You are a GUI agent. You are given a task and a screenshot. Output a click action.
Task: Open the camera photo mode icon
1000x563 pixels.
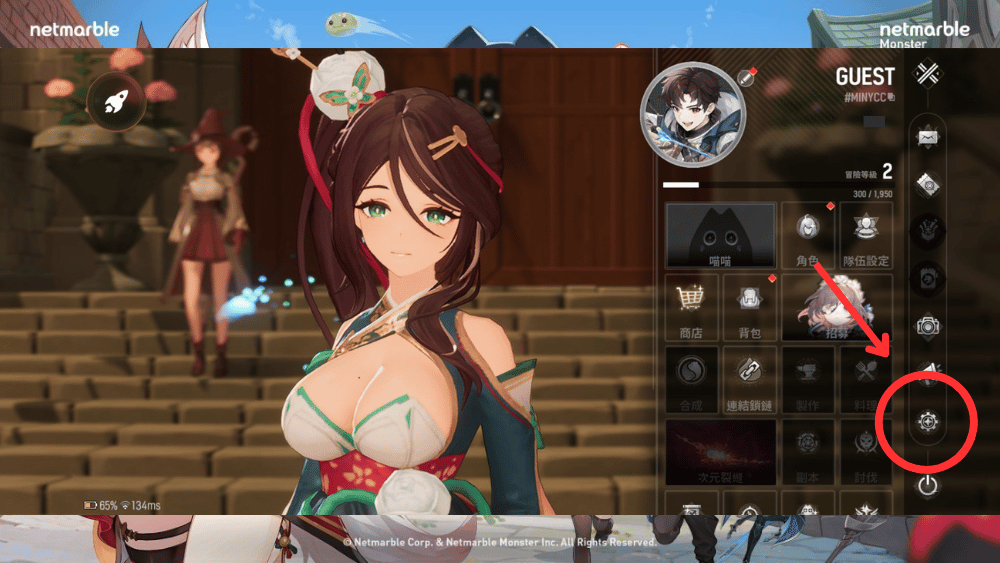(x=928, y=325)
